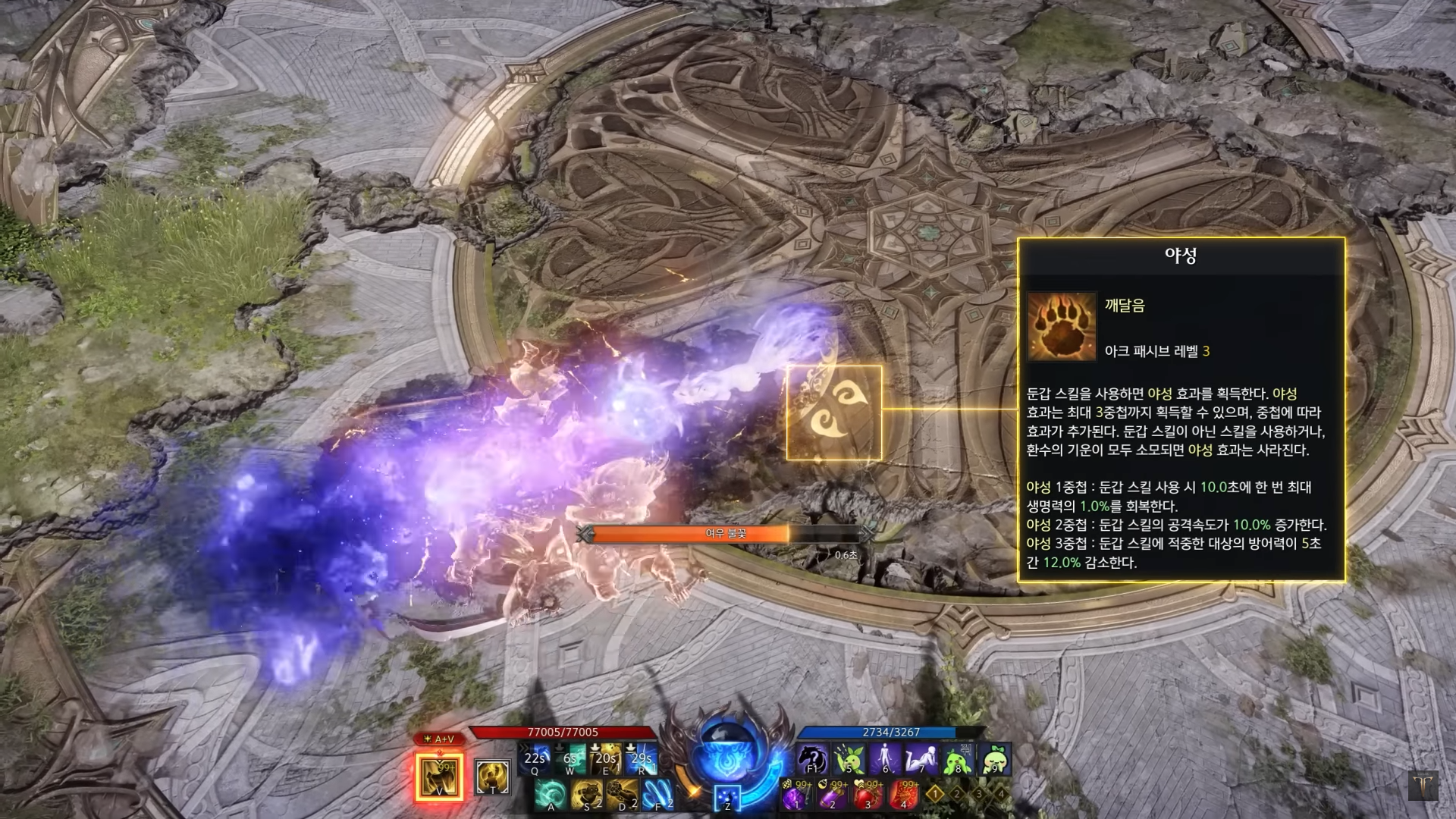Play the waving Mokoko emote in slot 5
1456x819 pixels.
(x=849, y=759)
